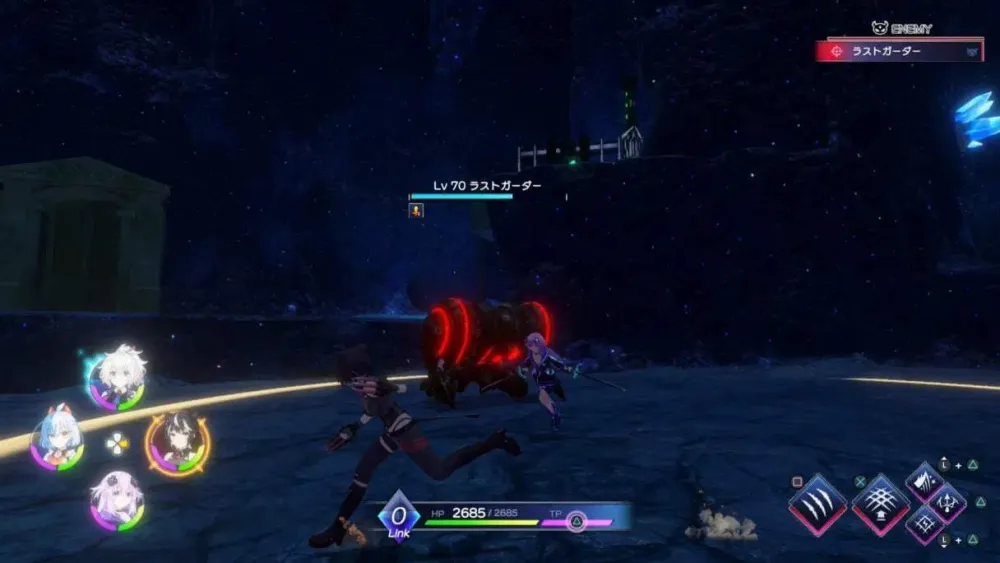
Task: Trigger the claw swipe with sparkles skill
Action: pyautogui.click(x=925, y=482)
